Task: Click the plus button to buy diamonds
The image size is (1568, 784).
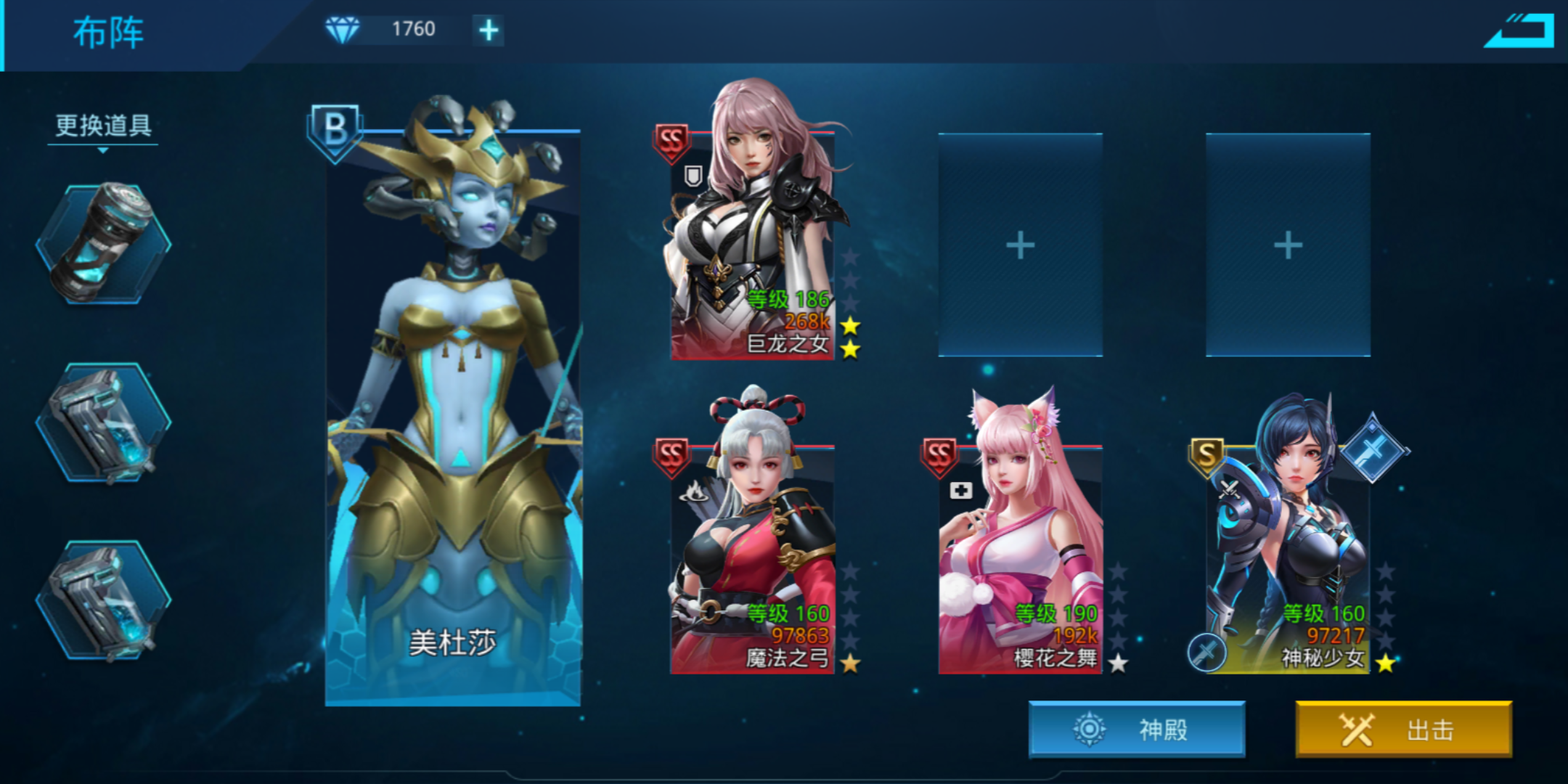Action: (x=489, y=30)
